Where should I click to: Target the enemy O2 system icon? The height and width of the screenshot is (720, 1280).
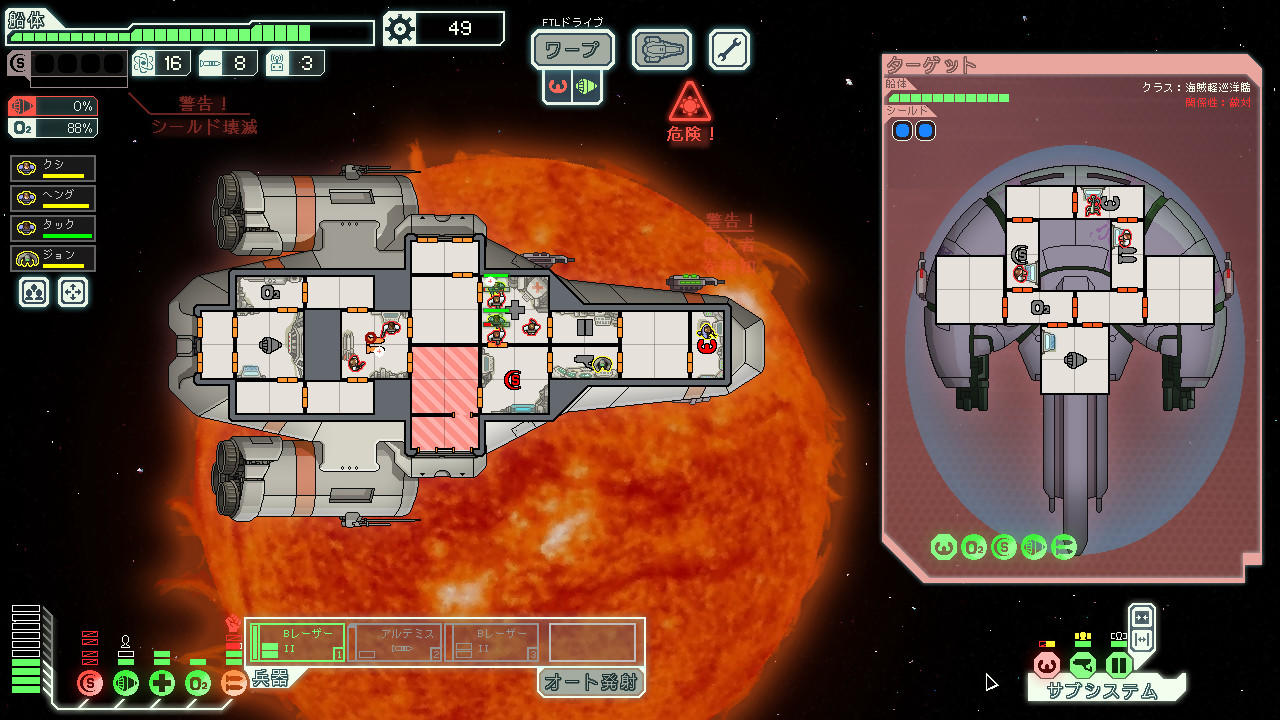[x=973, y=547]
